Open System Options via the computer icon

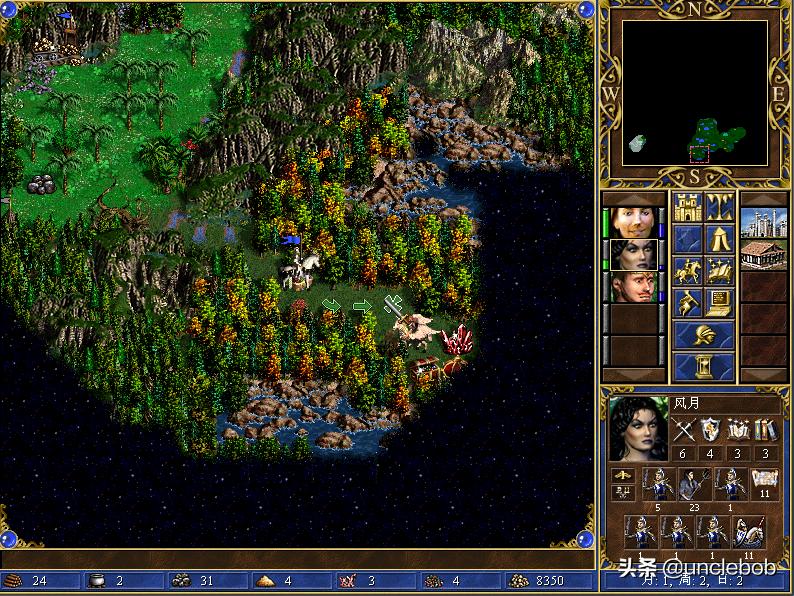click(719, 301)
